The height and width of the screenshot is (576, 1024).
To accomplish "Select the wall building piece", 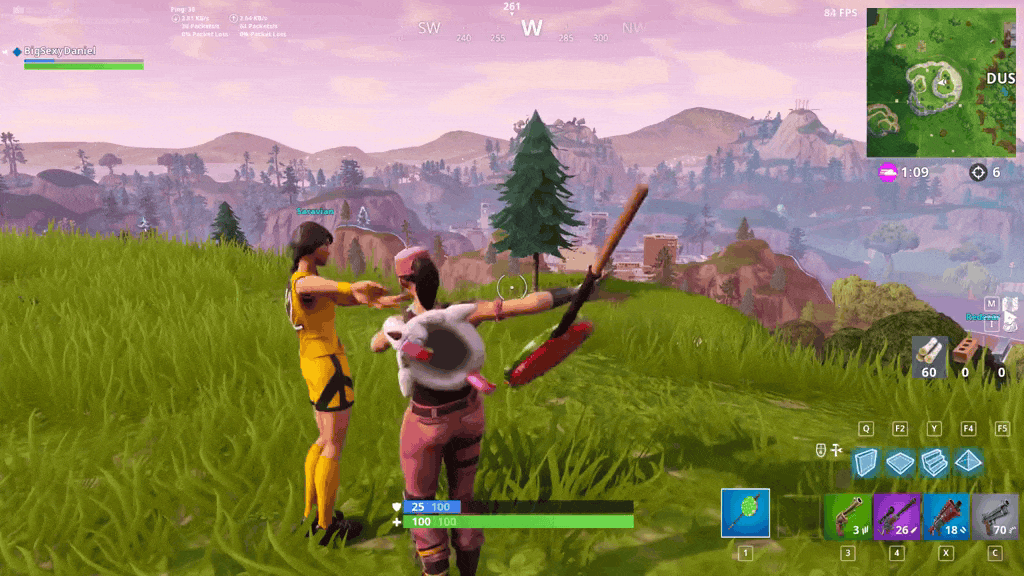I will 866,462.
